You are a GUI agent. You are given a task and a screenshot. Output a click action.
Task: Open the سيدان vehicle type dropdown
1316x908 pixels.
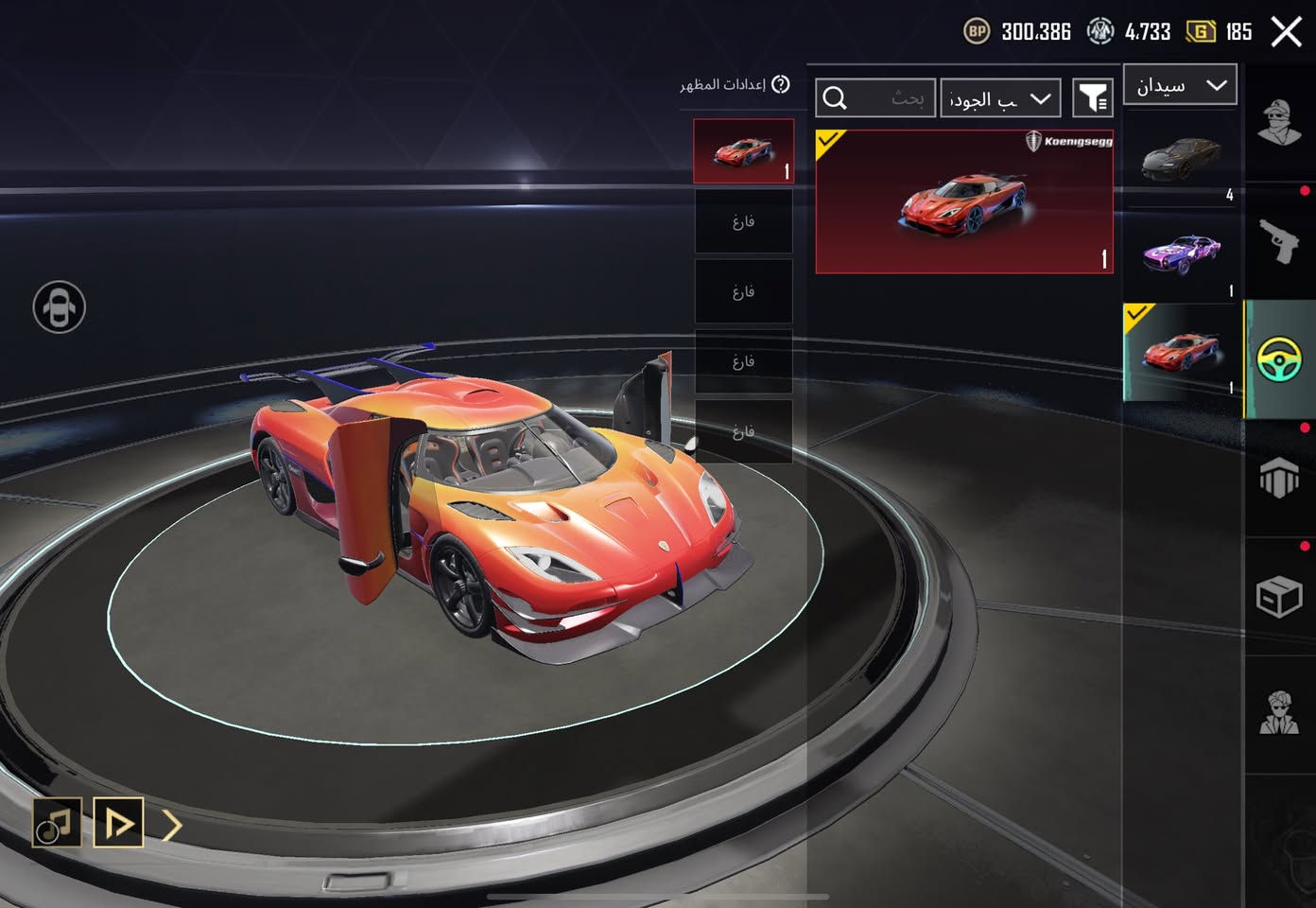click(1180, 85)
